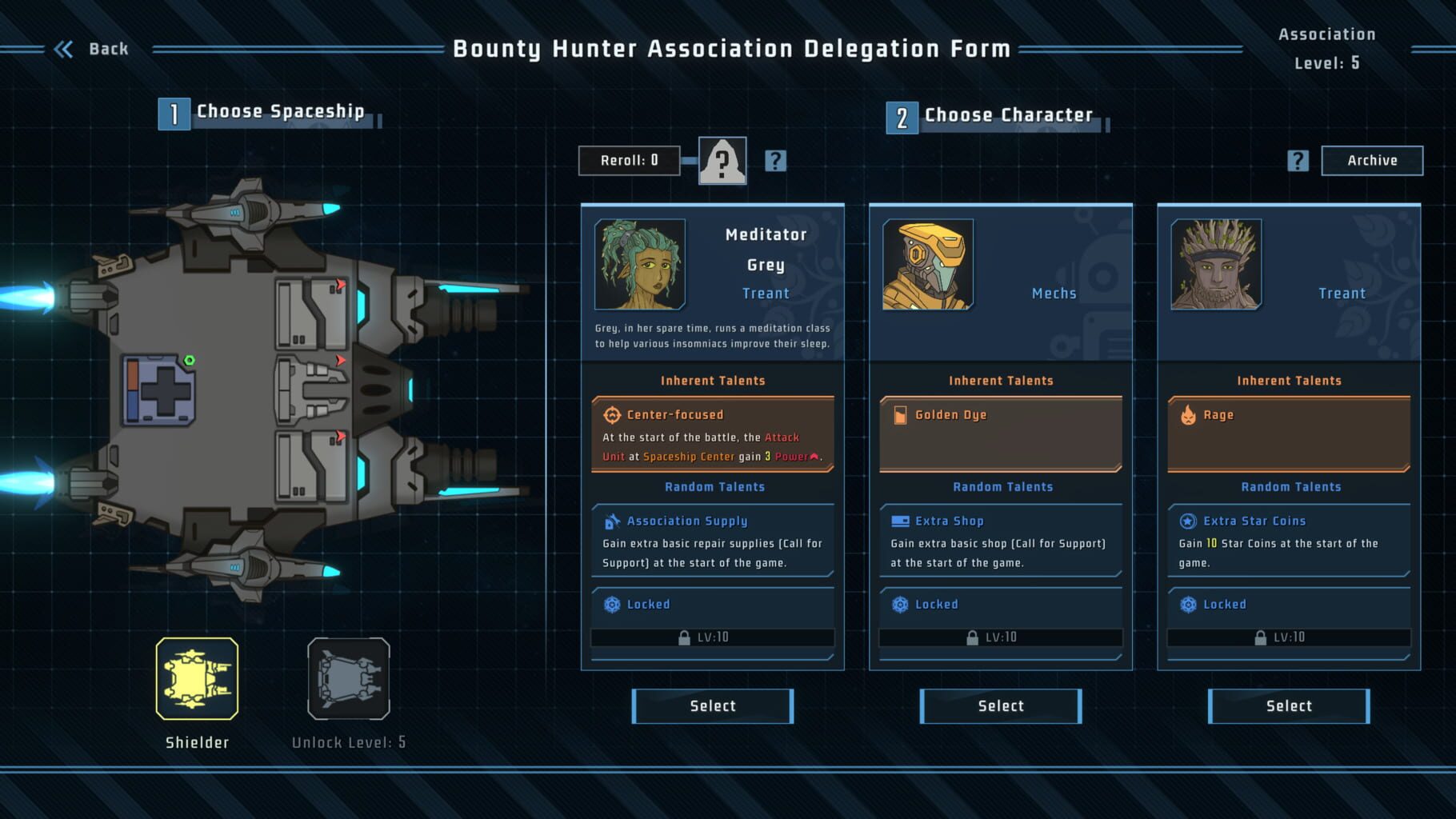
Task: Click the Golden Dye talent icon
Action: (901, 414)
